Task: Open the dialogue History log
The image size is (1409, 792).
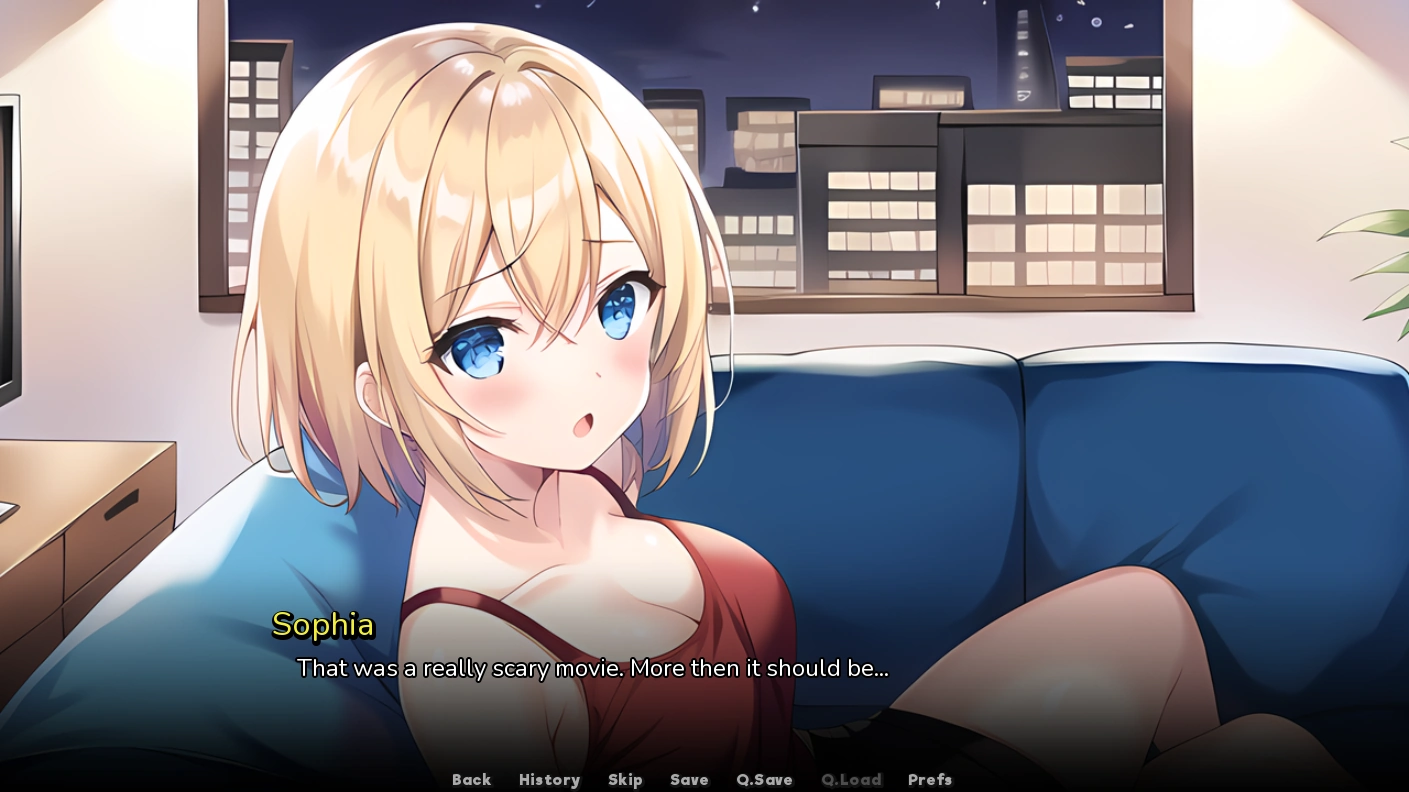Action: [x=549, y=780]
